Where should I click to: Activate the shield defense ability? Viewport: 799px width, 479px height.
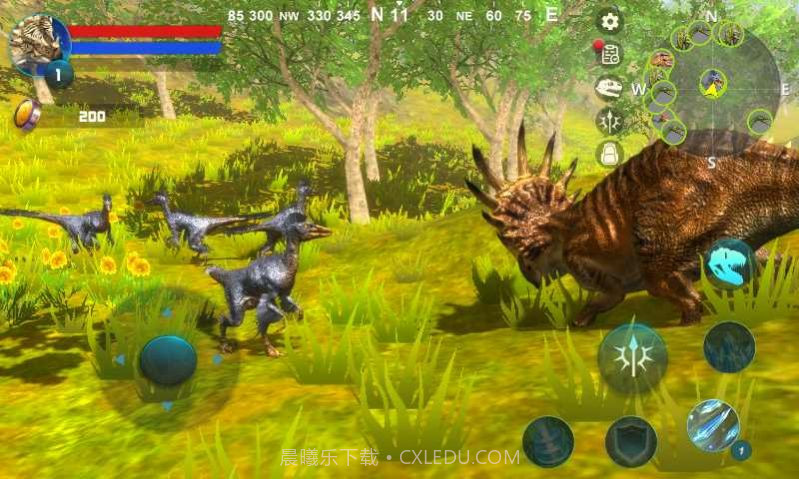631,441
